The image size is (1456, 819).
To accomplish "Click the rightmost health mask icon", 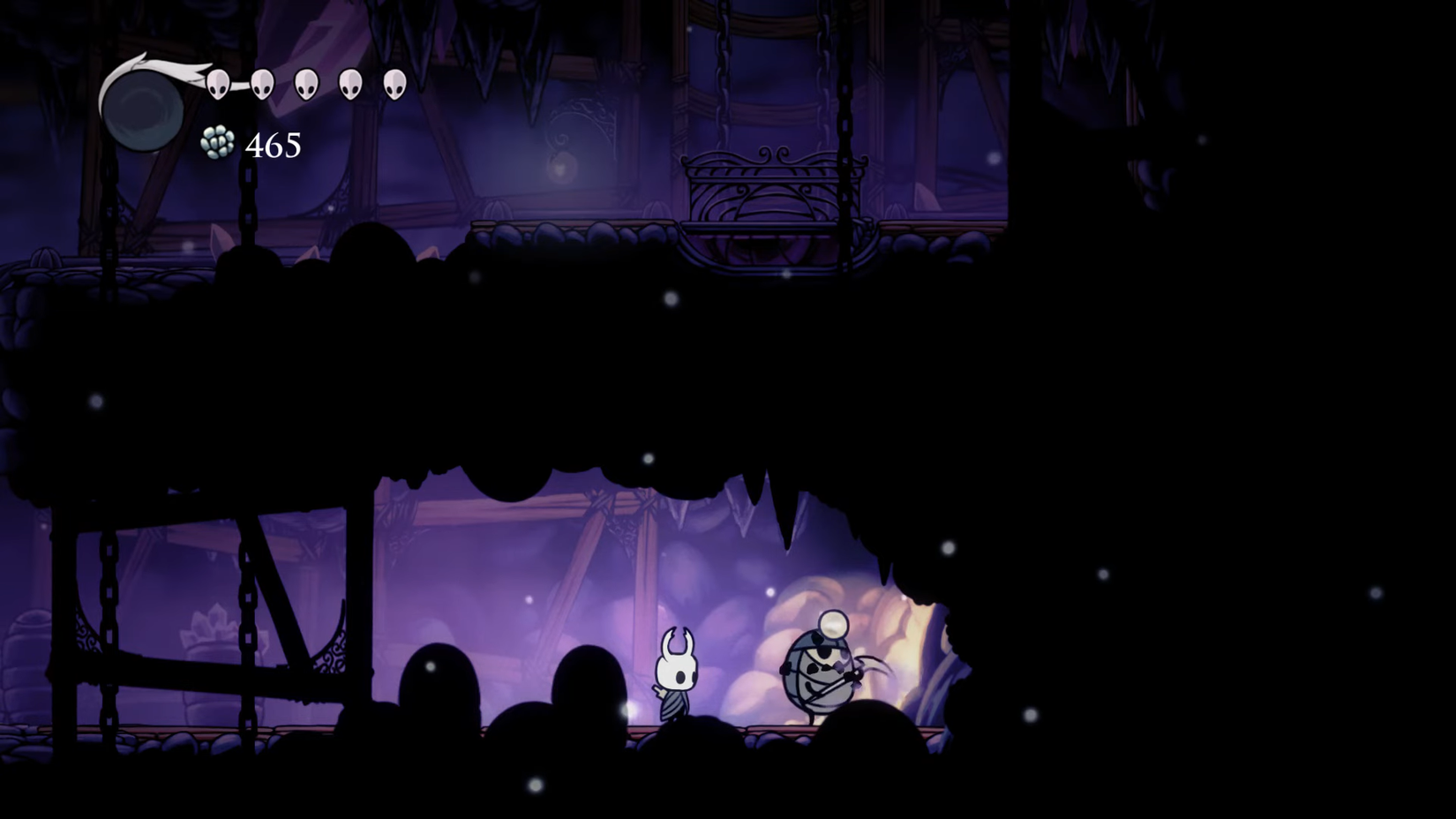I will coord(396,84).
